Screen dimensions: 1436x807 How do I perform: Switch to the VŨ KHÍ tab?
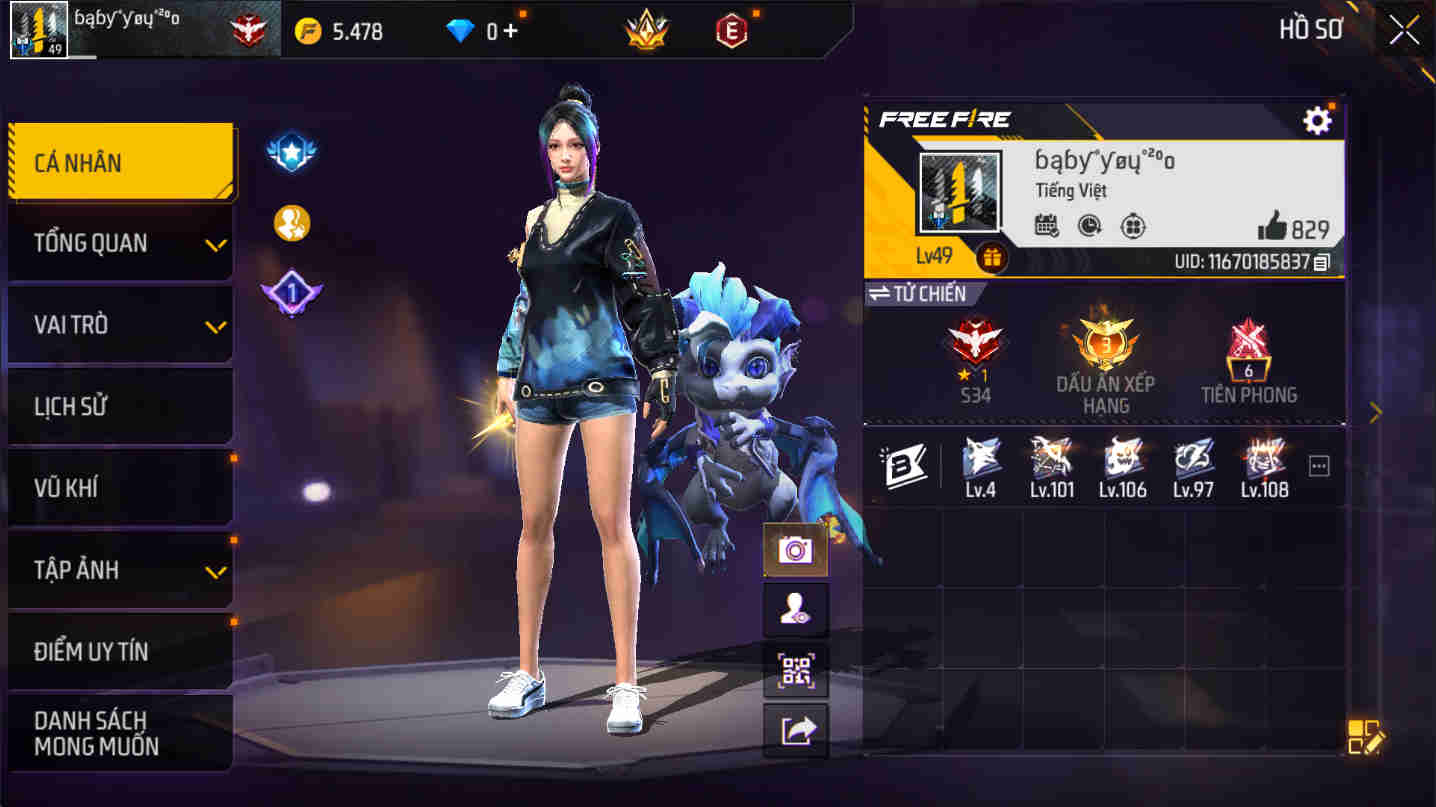tap(120, 486)
